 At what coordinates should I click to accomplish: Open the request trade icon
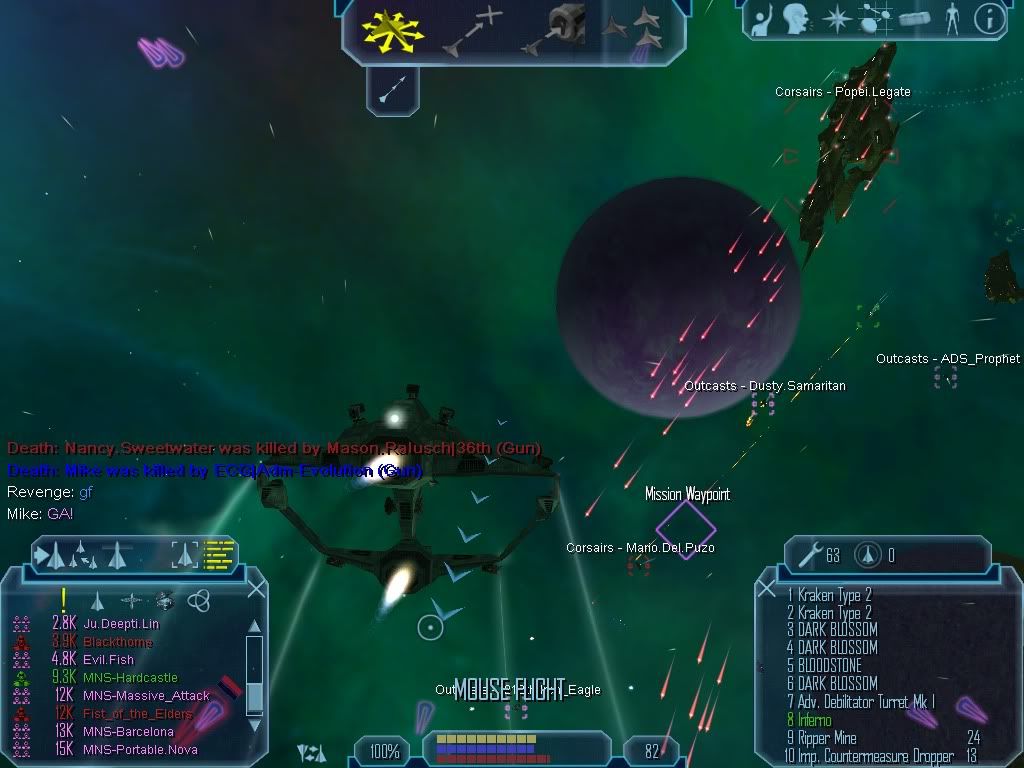point(762,20)
